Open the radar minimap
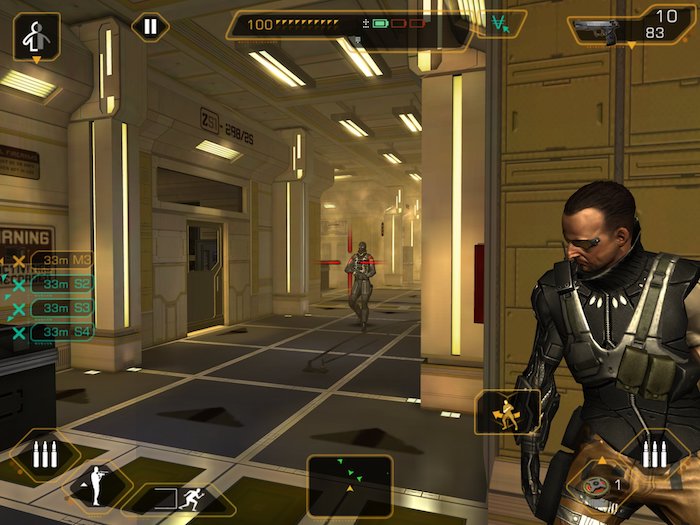Image resolution: width=700 pixels, height=525 pixels. [x=349, y=484]
